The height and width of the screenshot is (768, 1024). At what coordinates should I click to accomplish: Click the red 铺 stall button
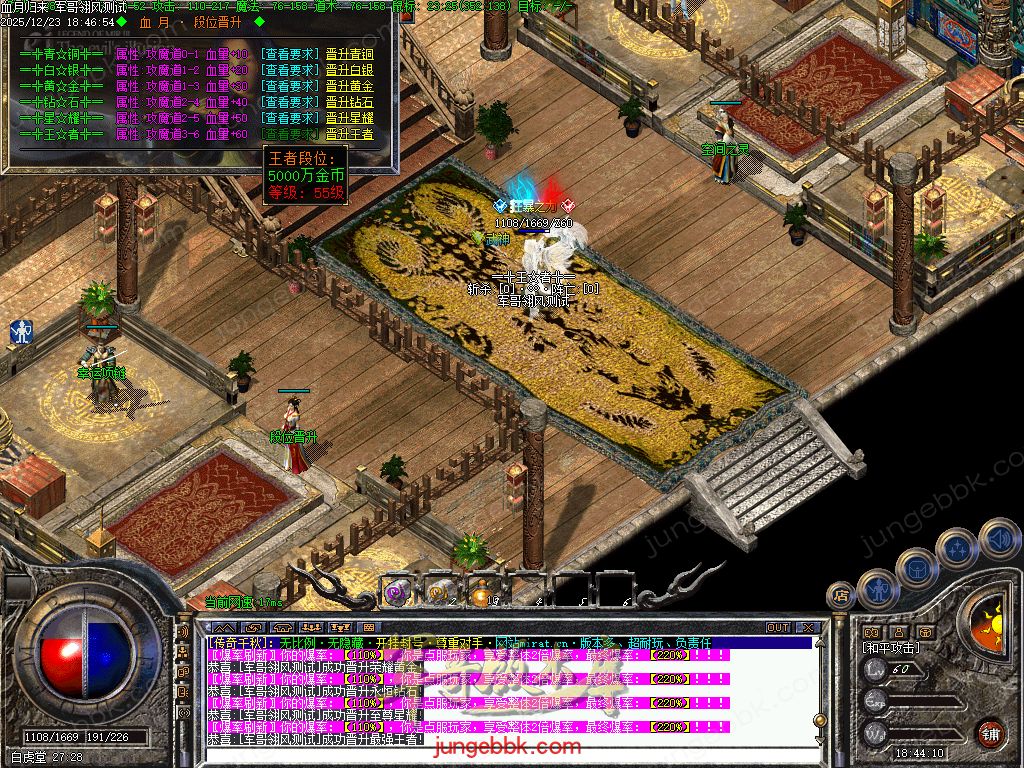(991, 732)
